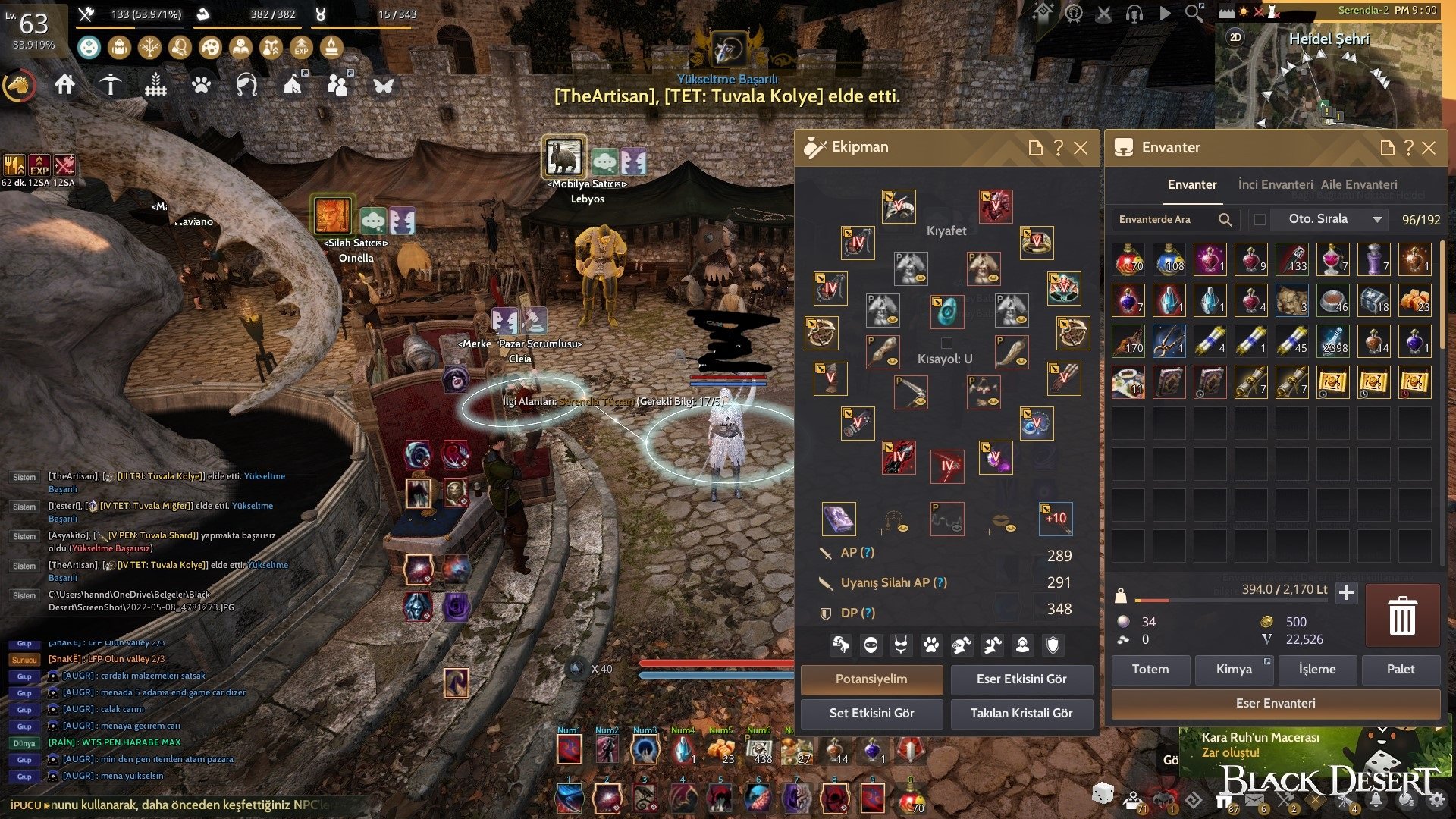
Task: Toggle the ninja mask icon in Ekipman
Action: (871, 644)
